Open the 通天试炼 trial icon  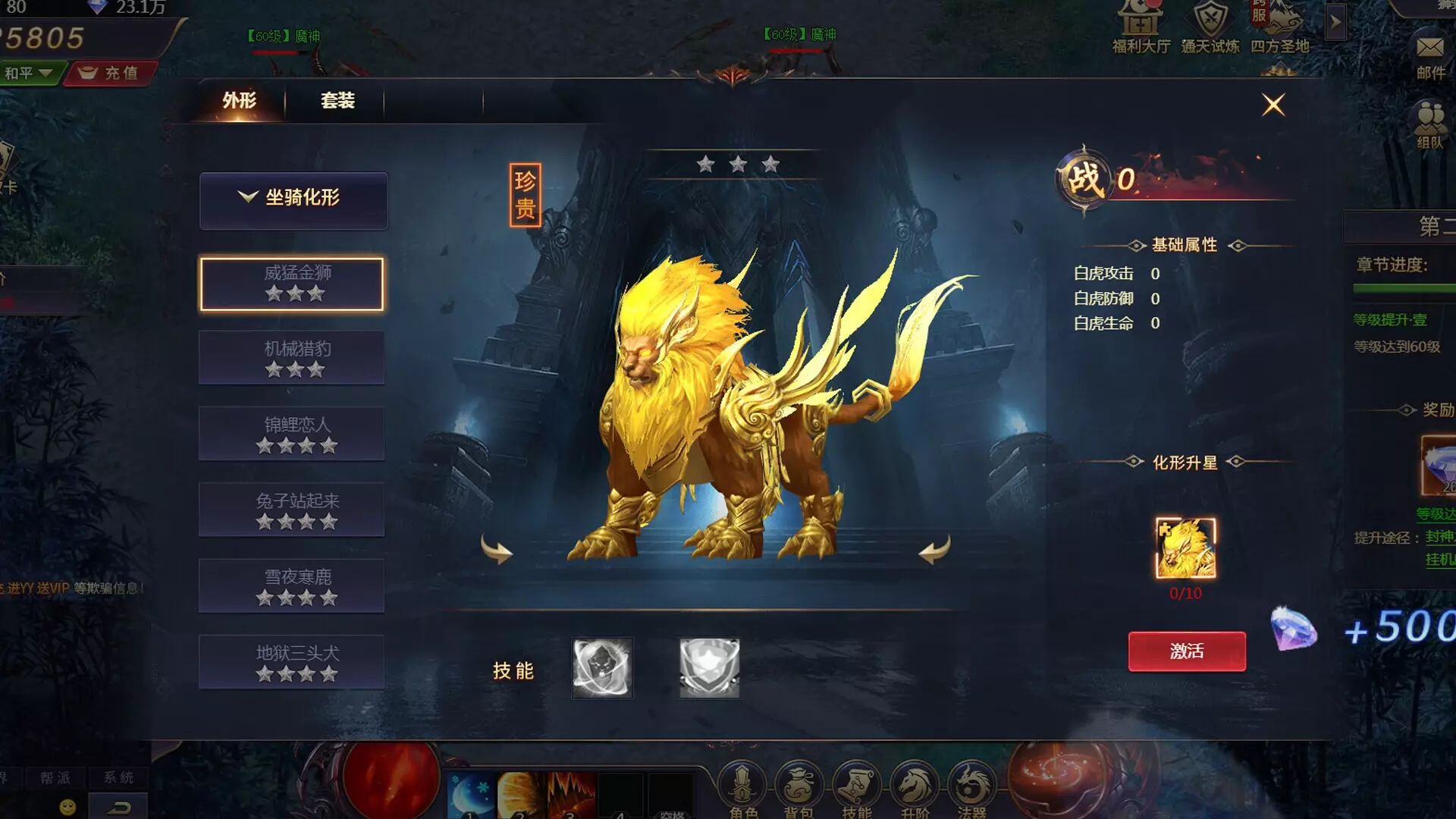point(1210,27)
